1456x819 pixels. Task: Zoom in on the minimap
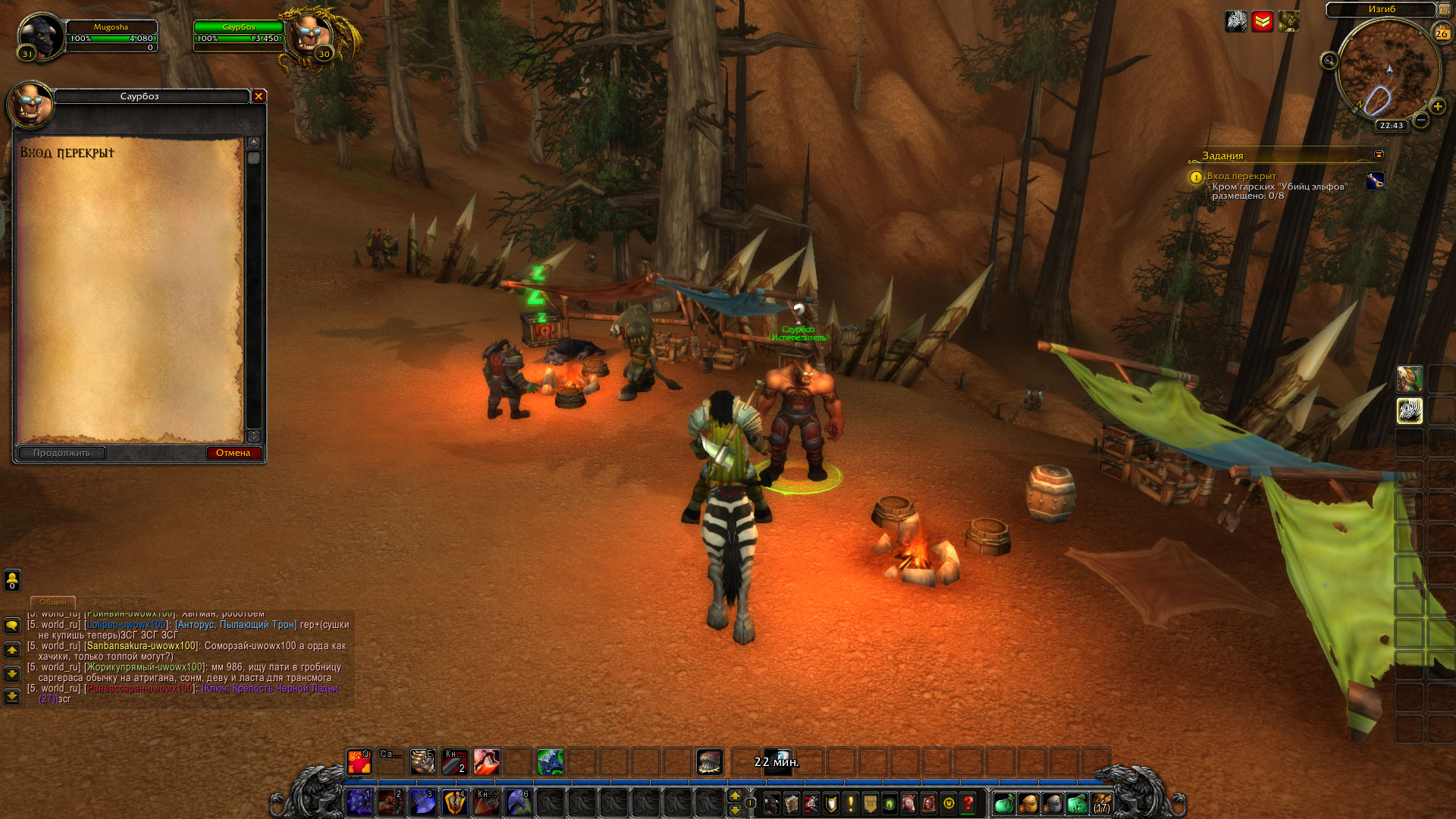point(1437,107)
